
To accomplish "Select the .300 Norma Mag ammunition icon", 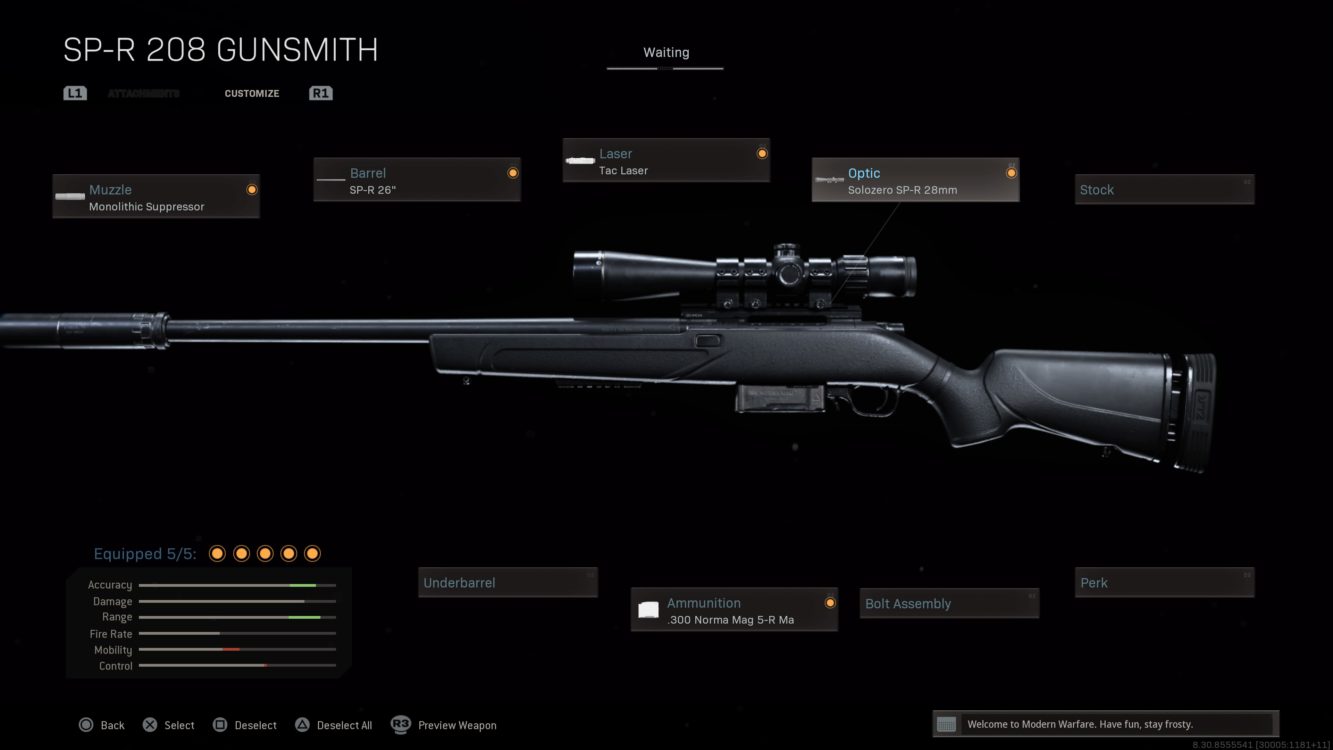I will 647,609.
